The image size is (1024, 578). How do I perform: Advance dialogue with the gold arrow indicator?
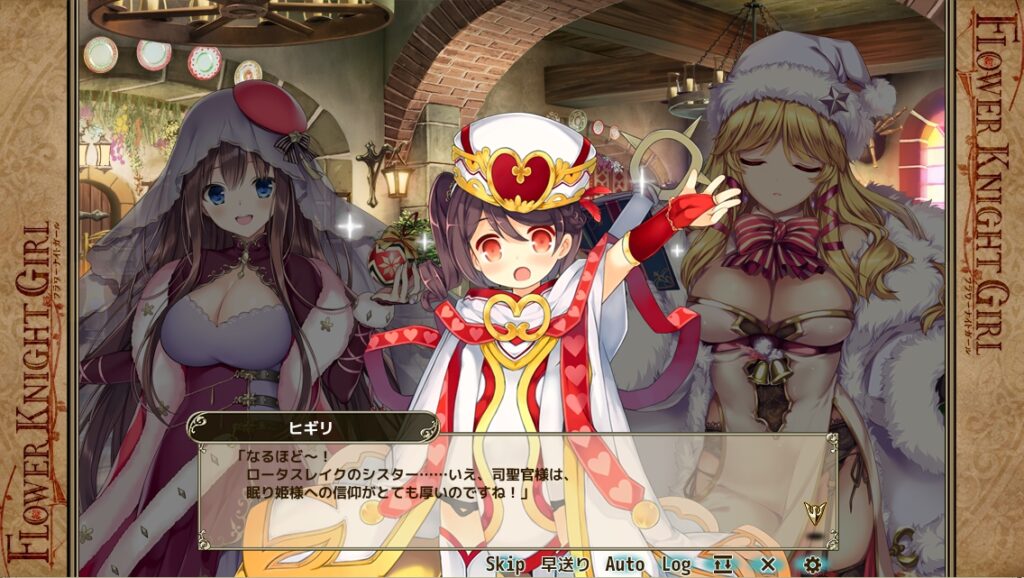[x=814, y=515]
